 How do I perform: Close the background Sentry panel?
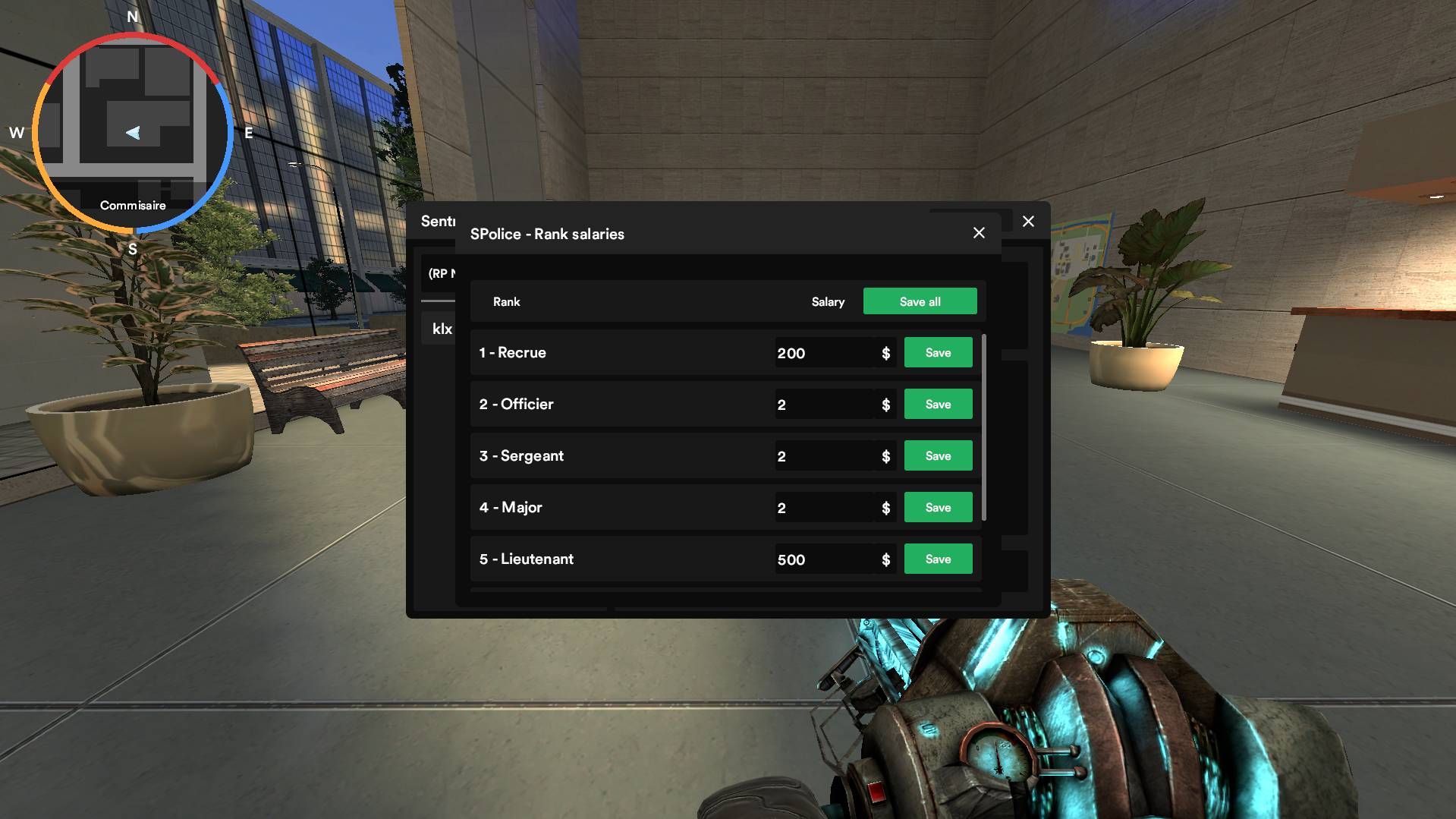[1028, 222]
